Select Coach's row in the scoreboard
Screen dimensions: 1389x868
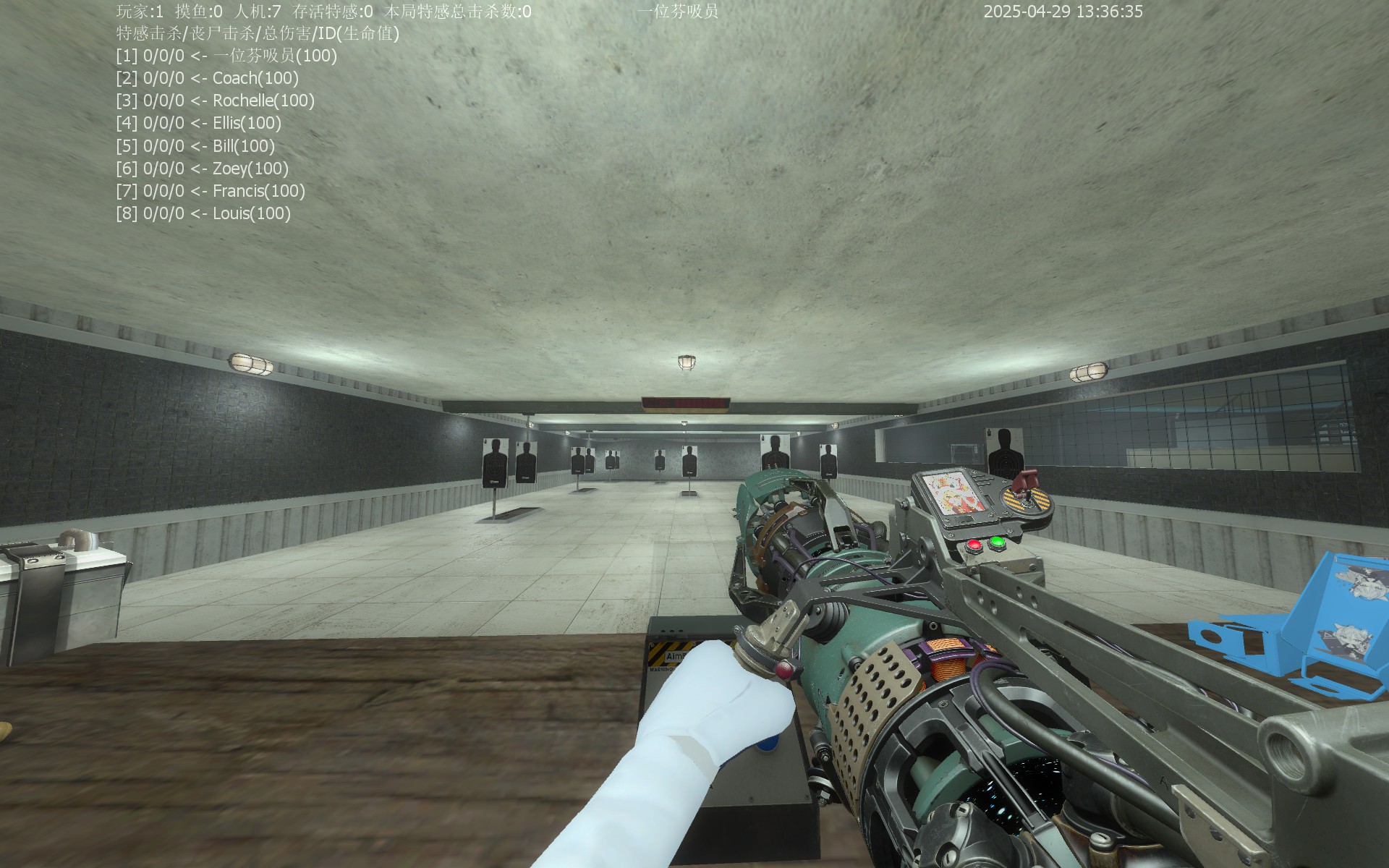click(206, 79)
